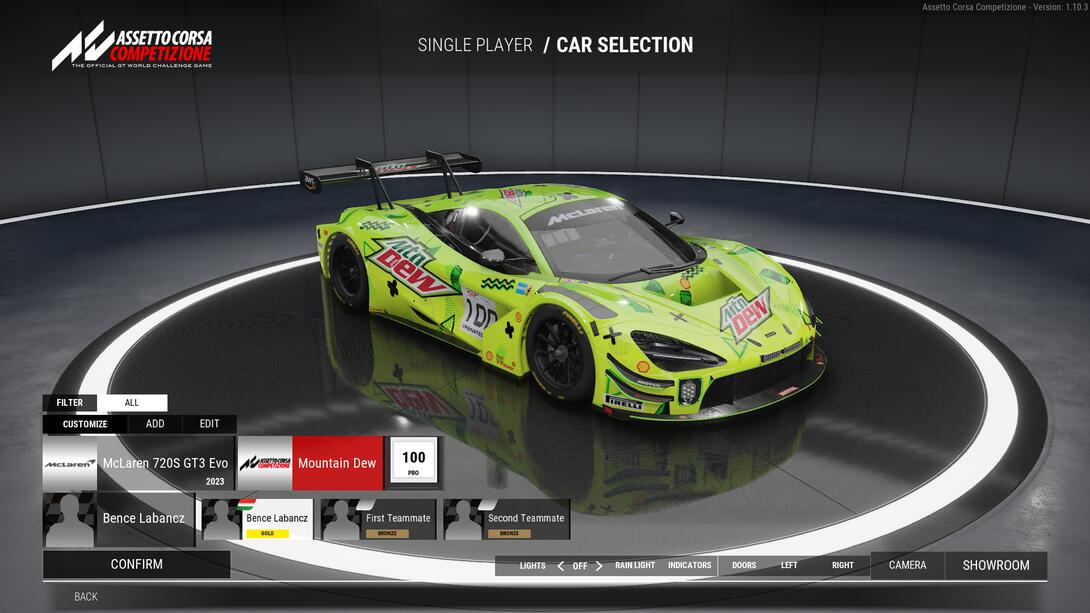This screenshot has width=1090, height=613.
Task: Open the Customize tab
Action: click(x=85, y=424)
